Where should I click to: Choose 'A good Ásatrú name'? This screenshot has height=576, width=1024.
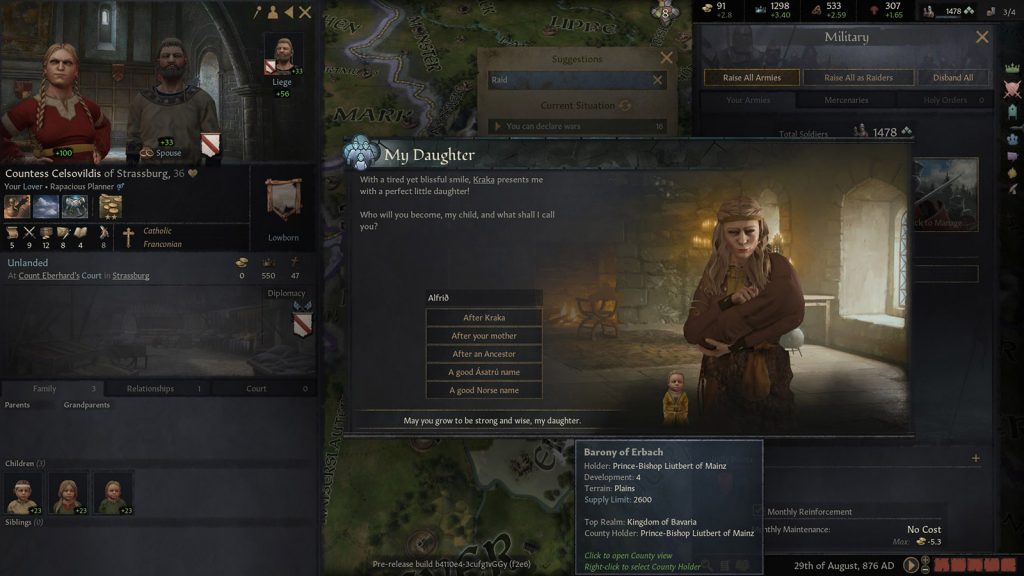point(484,372)
